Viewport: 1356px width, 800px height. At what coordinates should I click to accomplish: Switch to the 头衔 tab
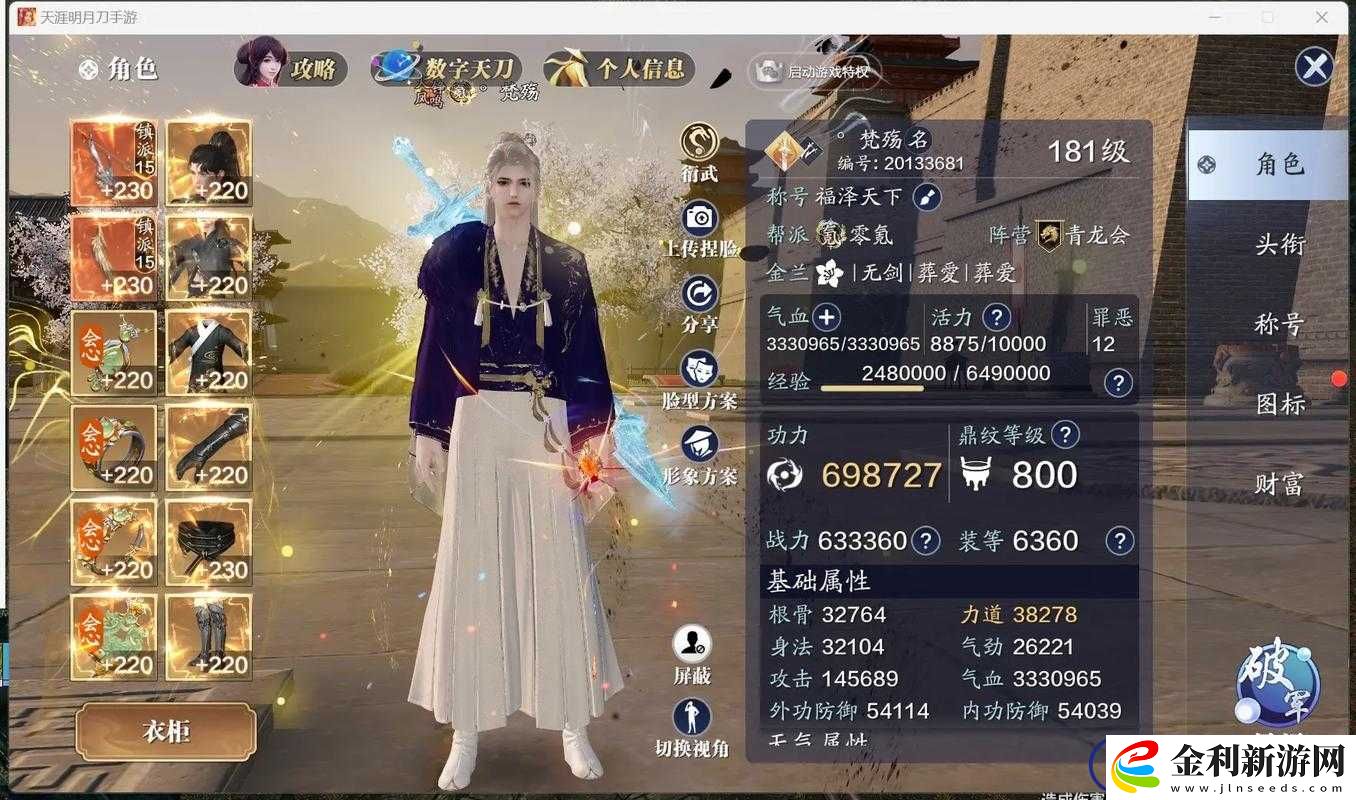click(1281, 244)
